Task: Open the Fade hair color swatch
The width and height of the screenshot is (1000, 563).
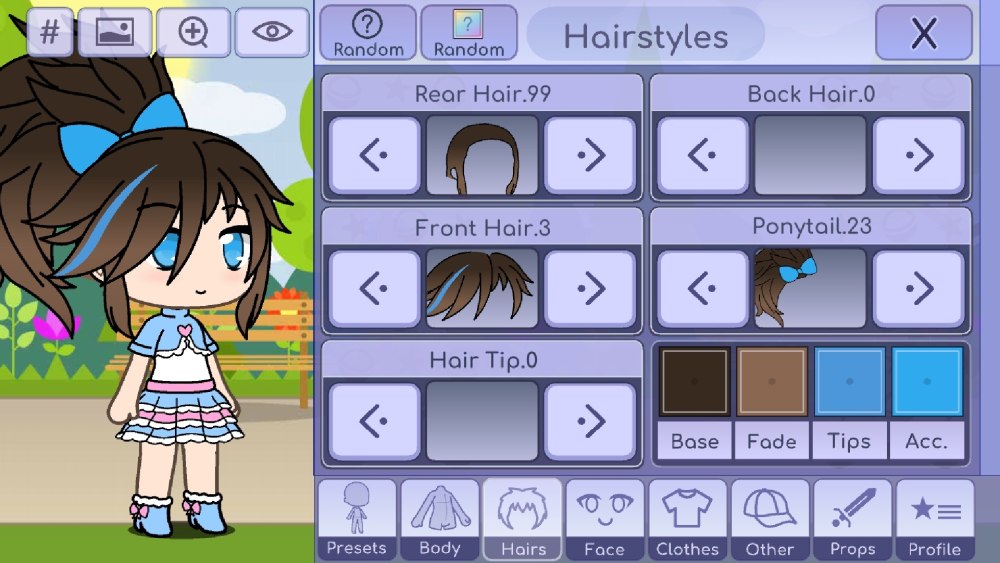Action: point(771,382)
